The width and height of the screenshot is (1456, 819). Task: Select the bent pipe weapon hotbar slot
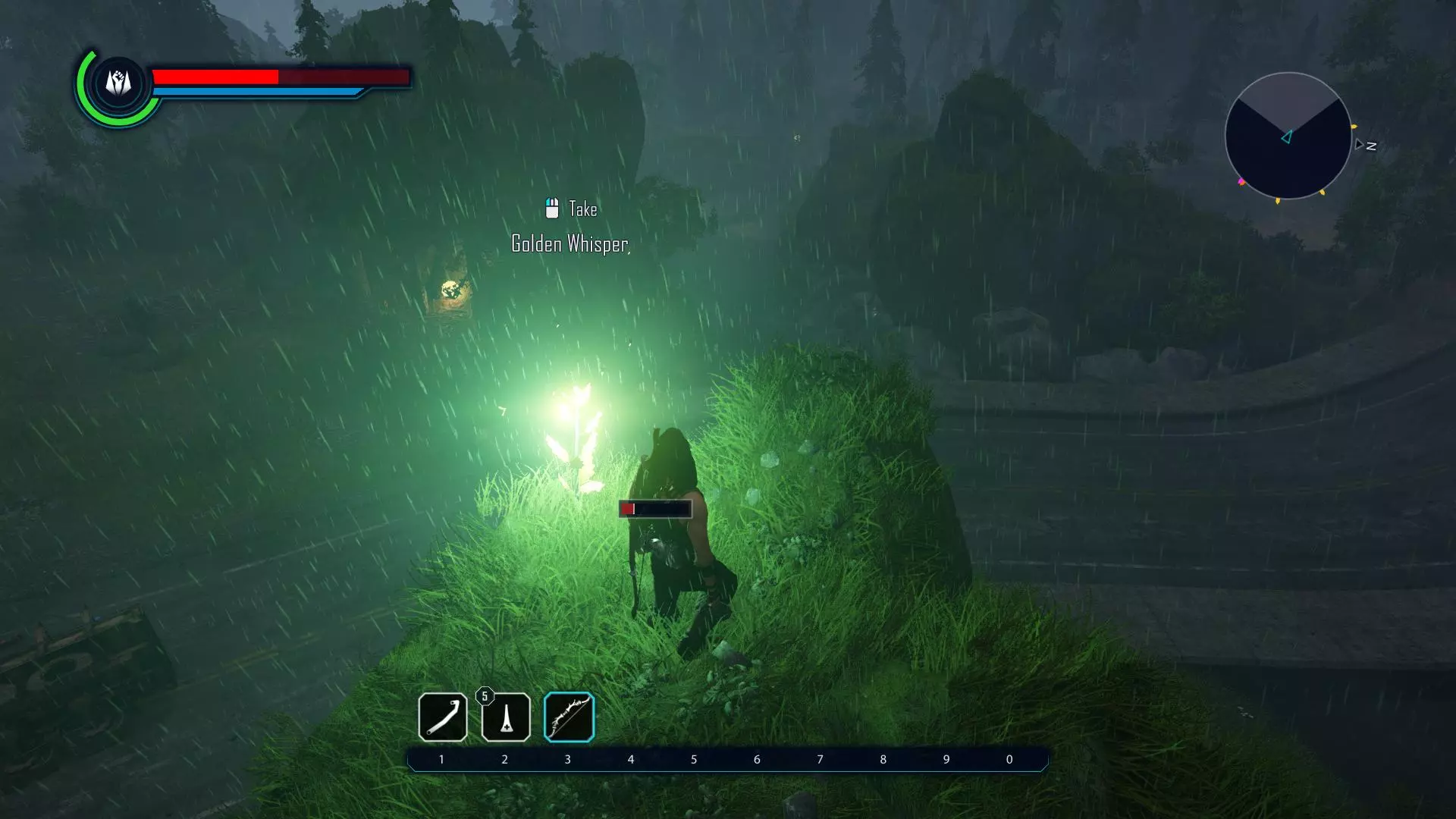[x=442, y=717]
